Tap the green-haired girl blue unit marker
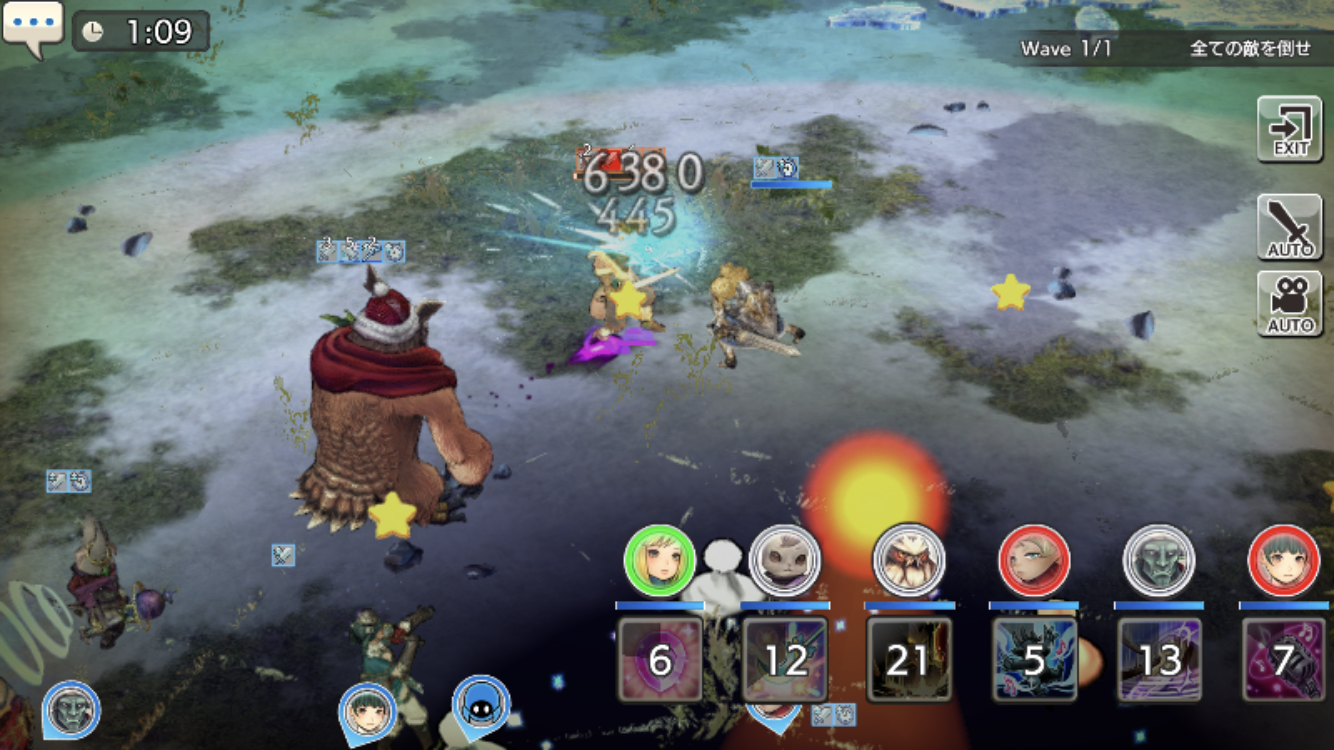The height and width of the screenshot is (750, 1334). (367, 710)
